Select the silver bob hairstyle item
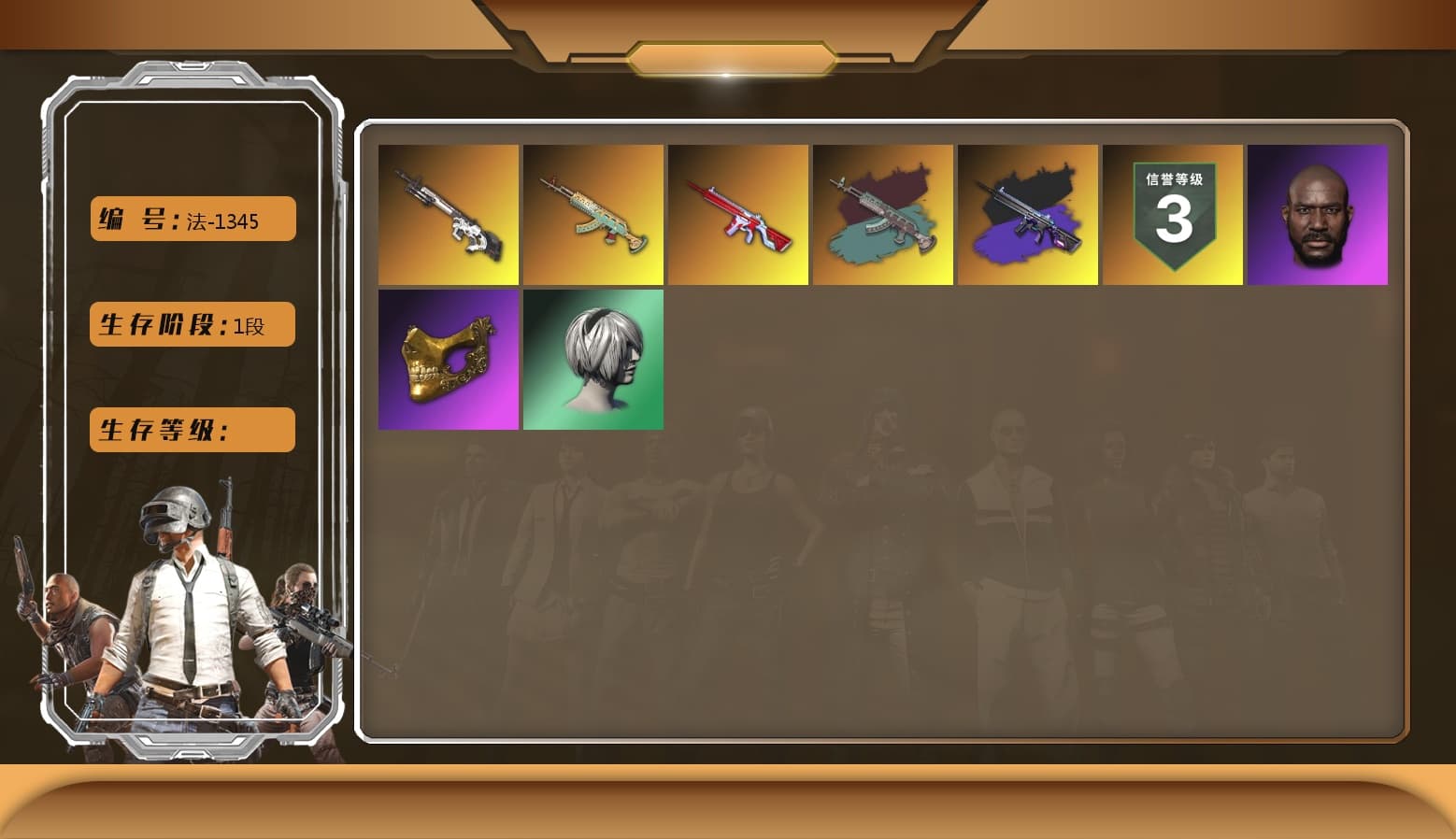The height and width of the screenshot is (839, 1456). tap(593, 359)
